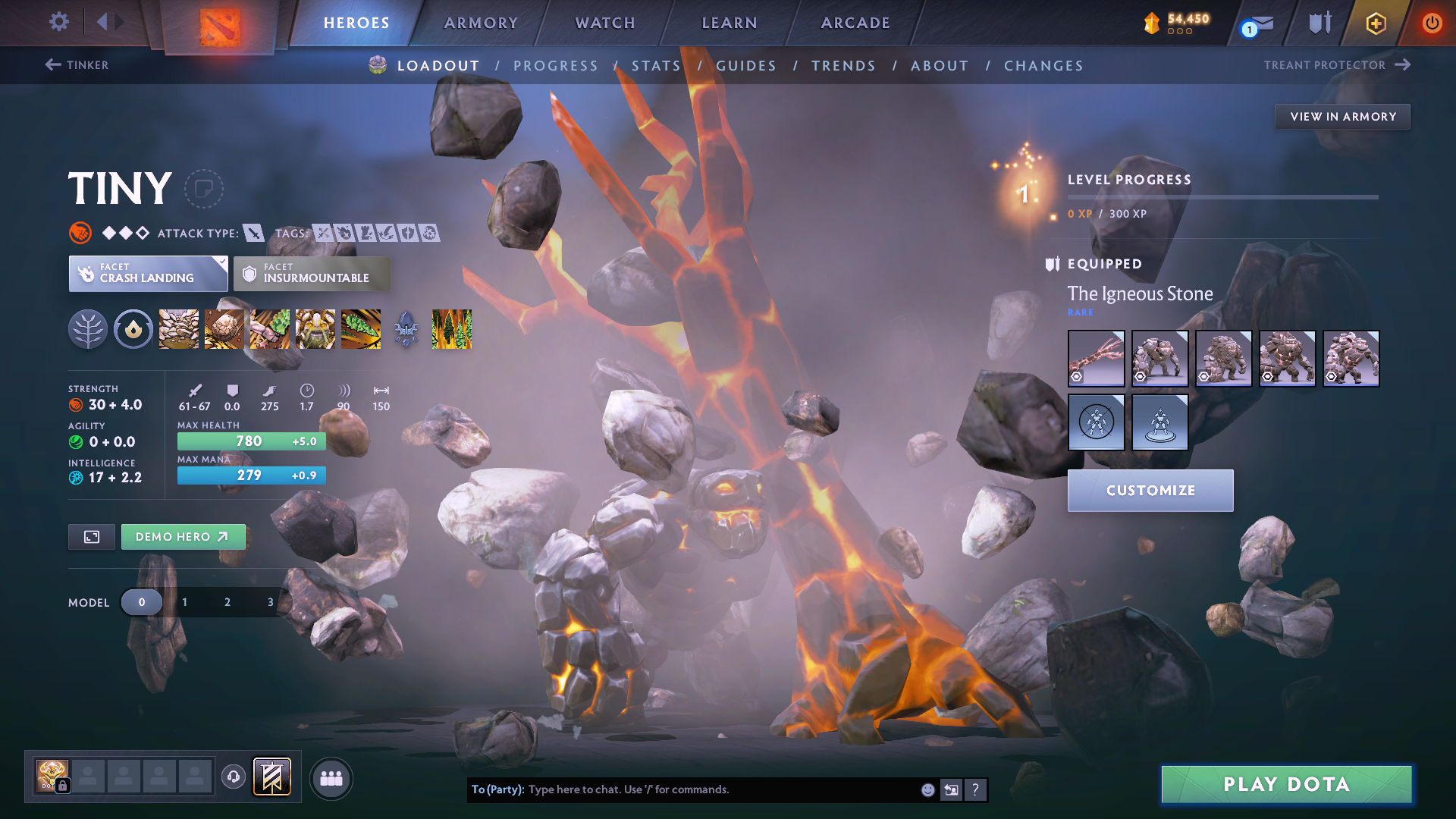This screenshot has width=1456, height=819.
Task: Click the Grow ultimate ability icon
Action: click(x=315, y=329)
